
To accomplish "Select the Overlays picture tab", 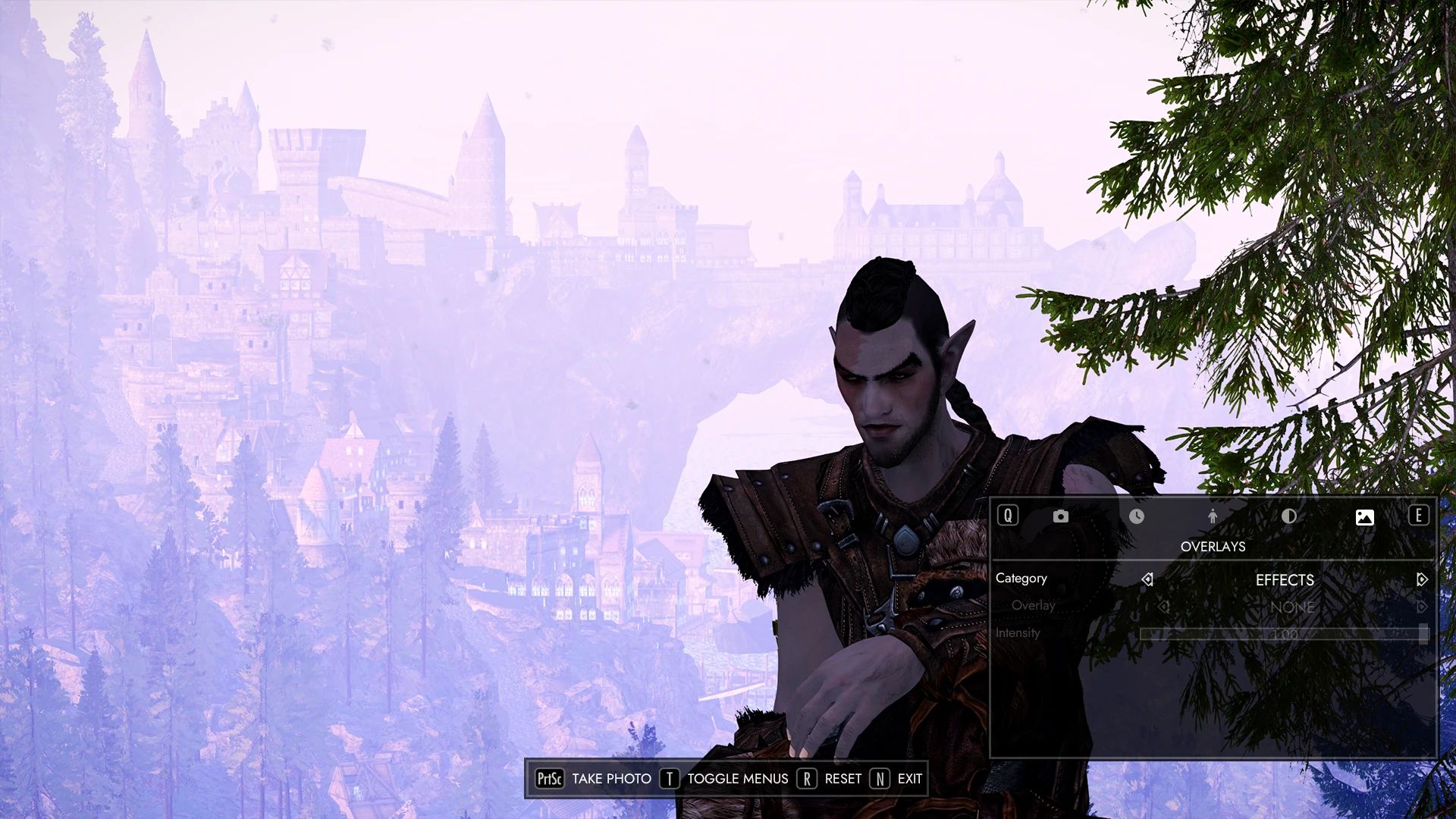I will (x=1364, y=517).
